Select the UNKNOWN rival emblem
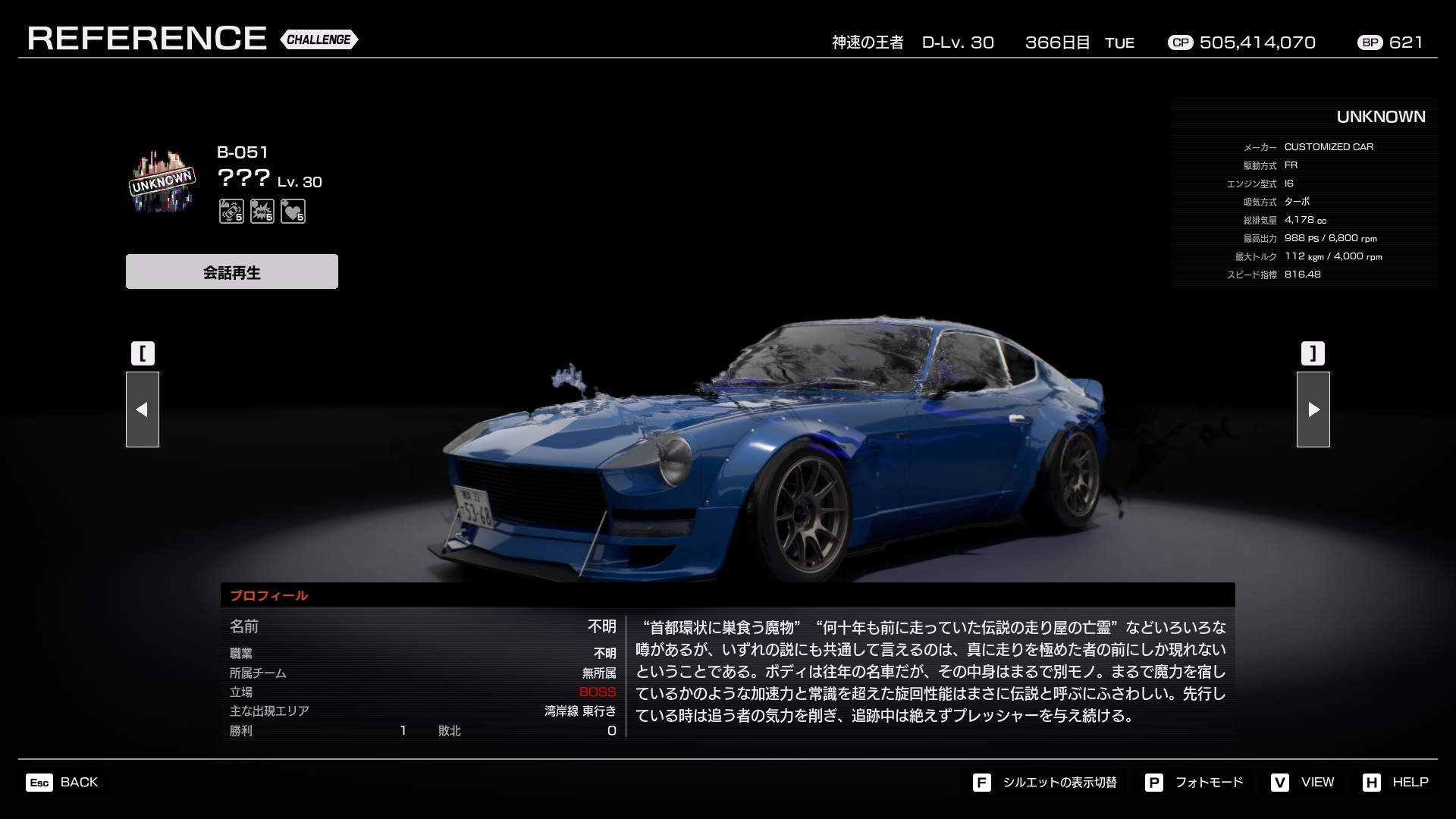1456x819 pixels. click(162, 182)
